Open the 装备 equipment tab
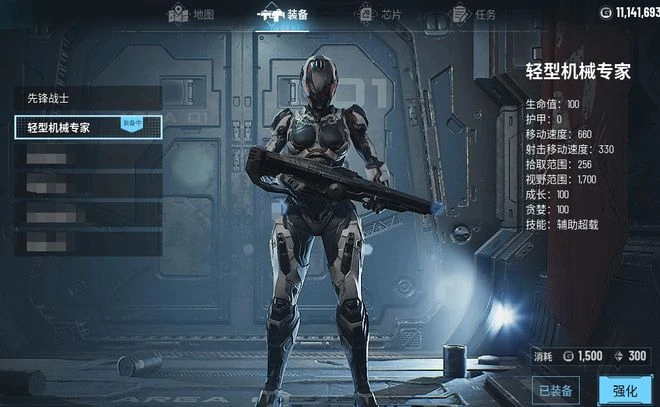 click(285, 14)
